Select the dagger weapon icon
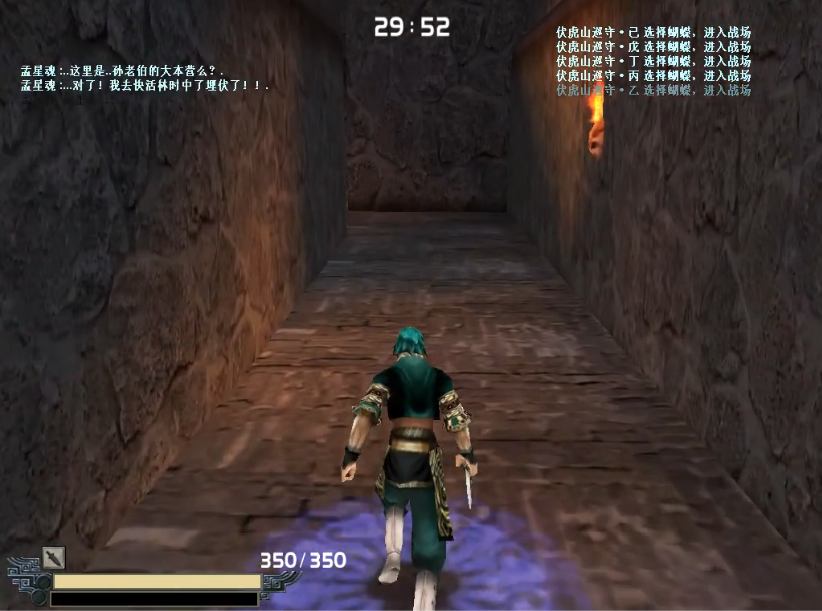Screen dimensions: 822x611 tap(53, 557)
